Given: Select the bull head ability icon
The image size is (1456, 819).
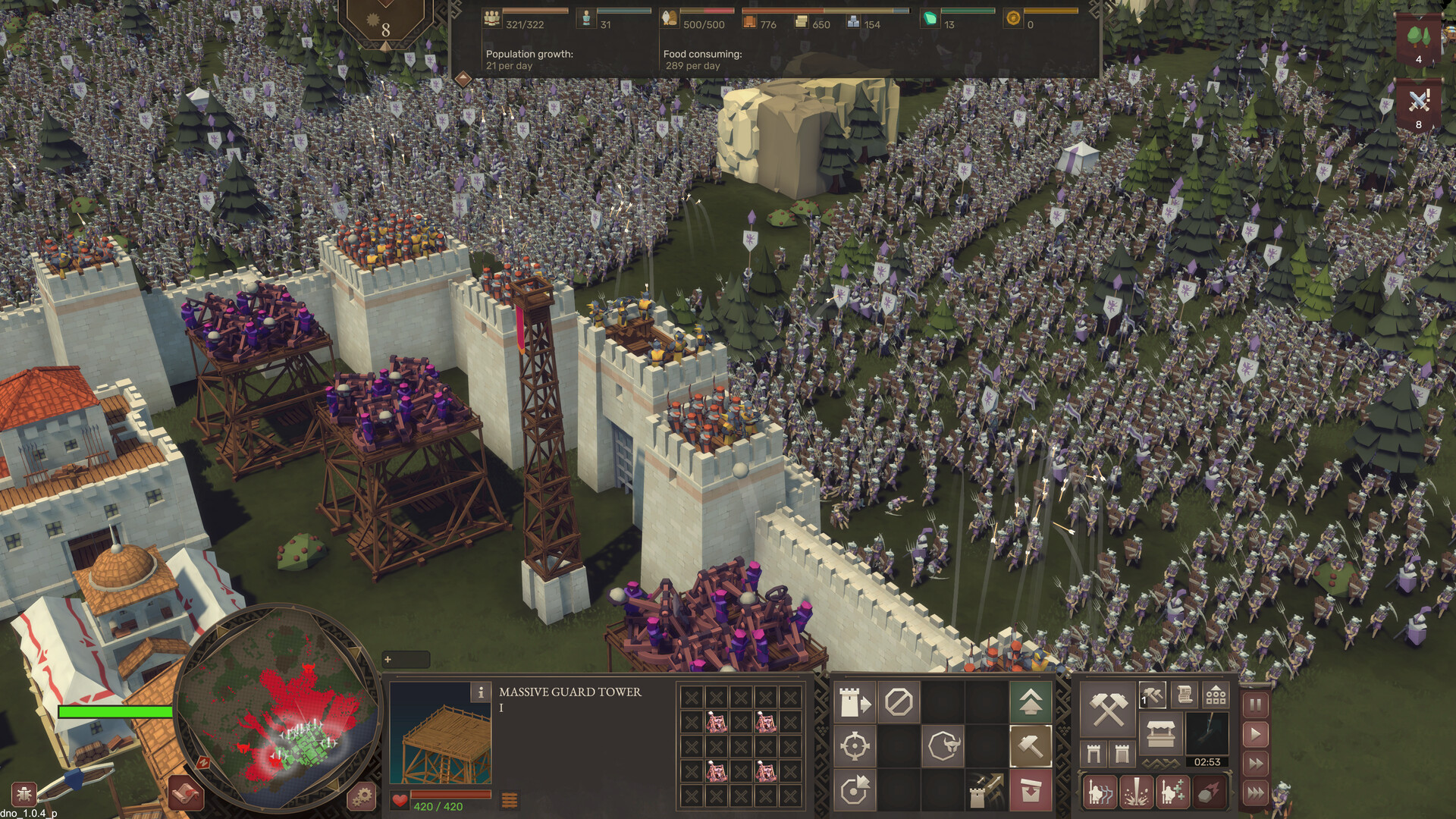Looking at the screenshot, I should point(943,745).
